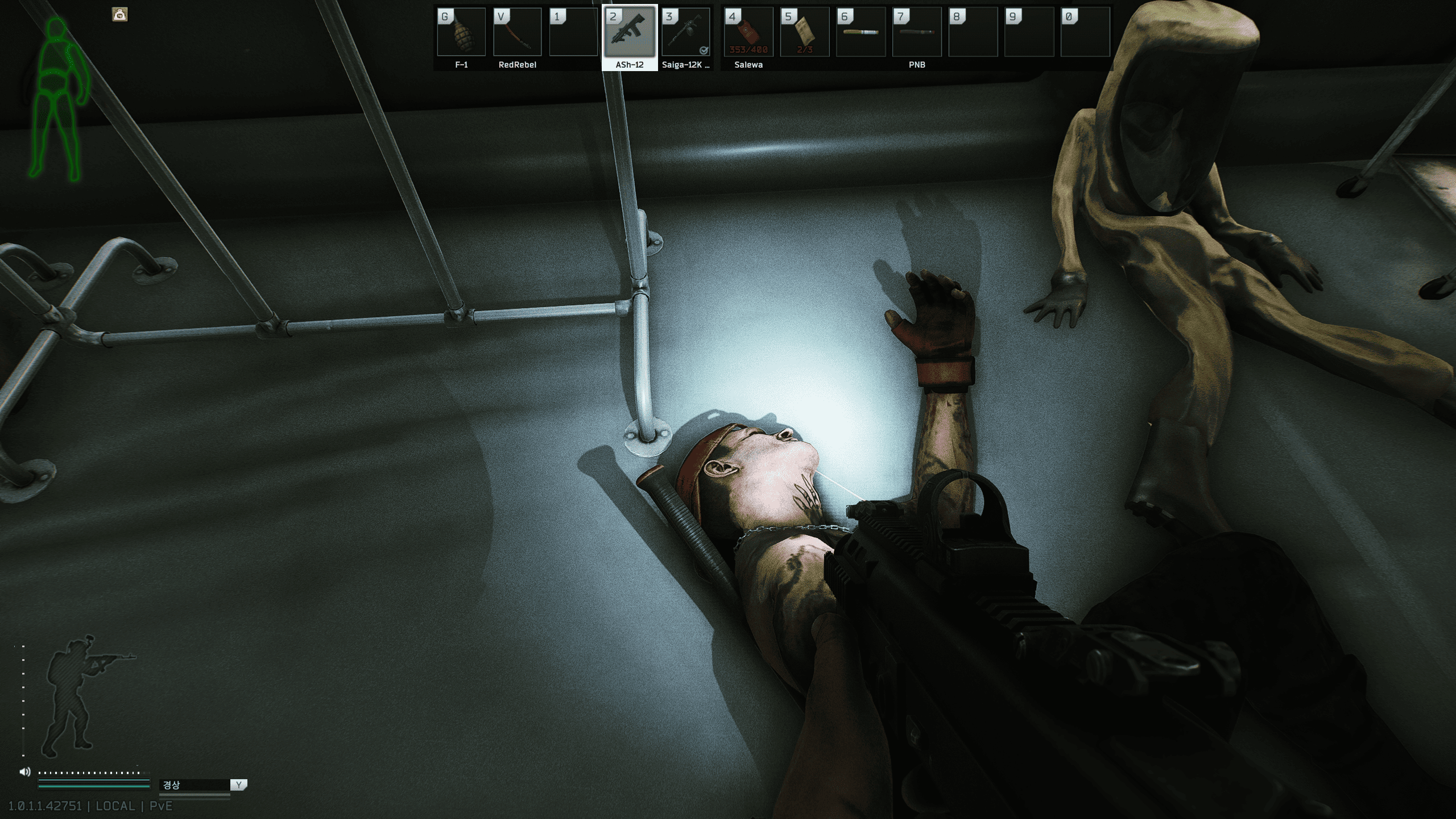This screenshot has height=819, width=1456.
Task: Use the green-capped injector in slot 6
Action: pyautogui.click(x=861, y=33)
